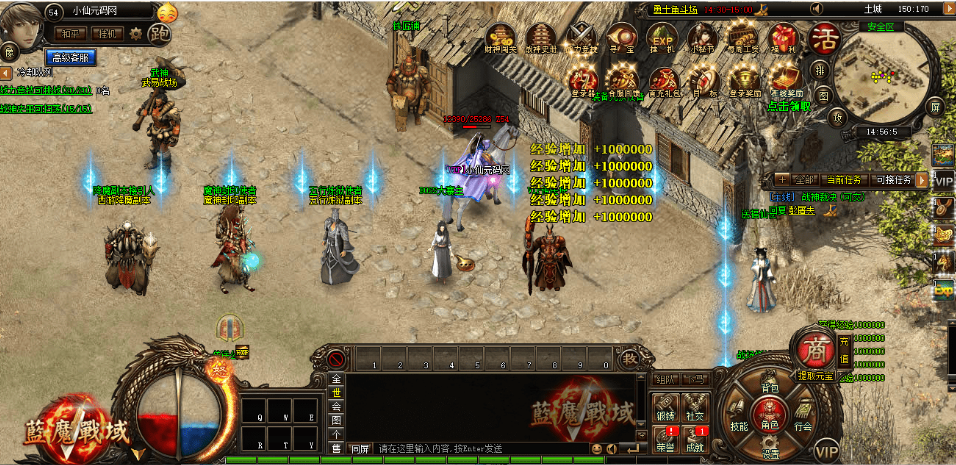This screenshot has height=465, width=956.
Task: Switch to the 可接任务 quest tab
Action: coord(893,180)
